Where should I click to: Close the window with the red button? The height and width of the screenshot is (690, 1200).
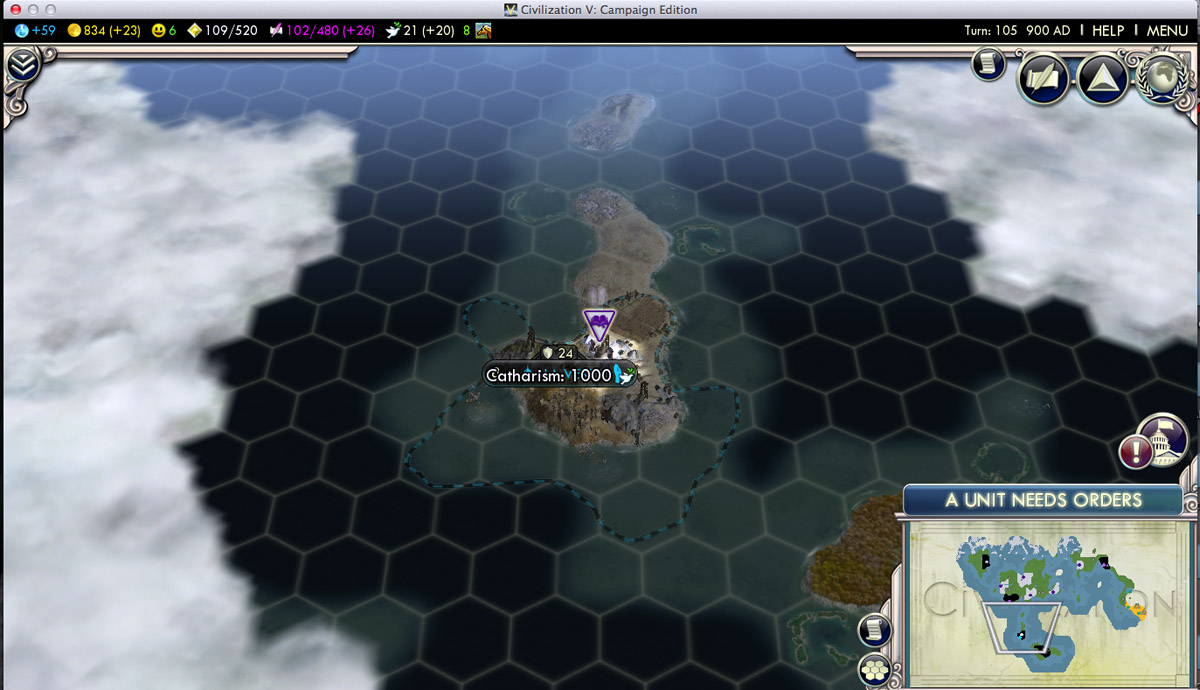coord(15,10)
